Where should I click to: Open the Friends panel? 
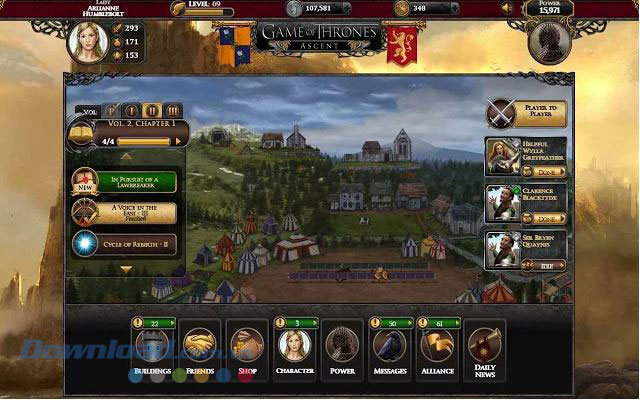click(x=201, y=345)
